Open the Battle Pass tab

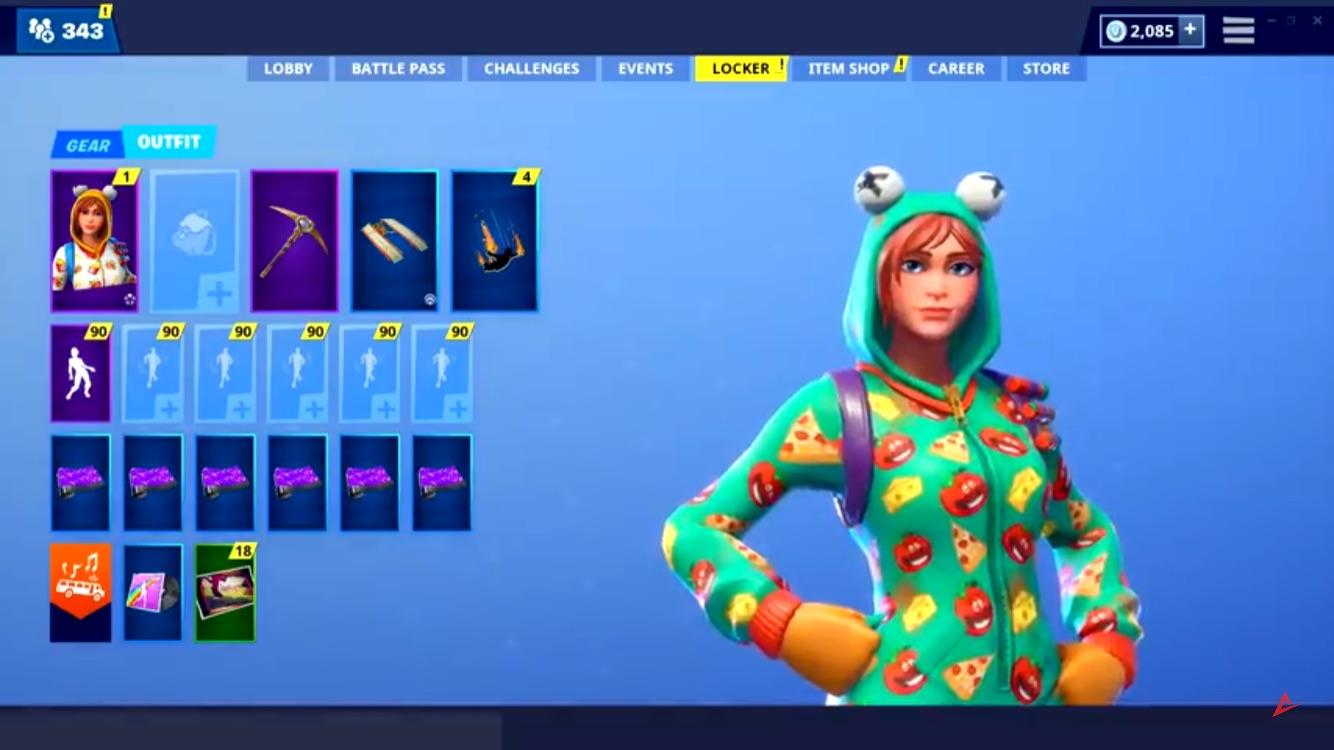click(x=397, y=68)
